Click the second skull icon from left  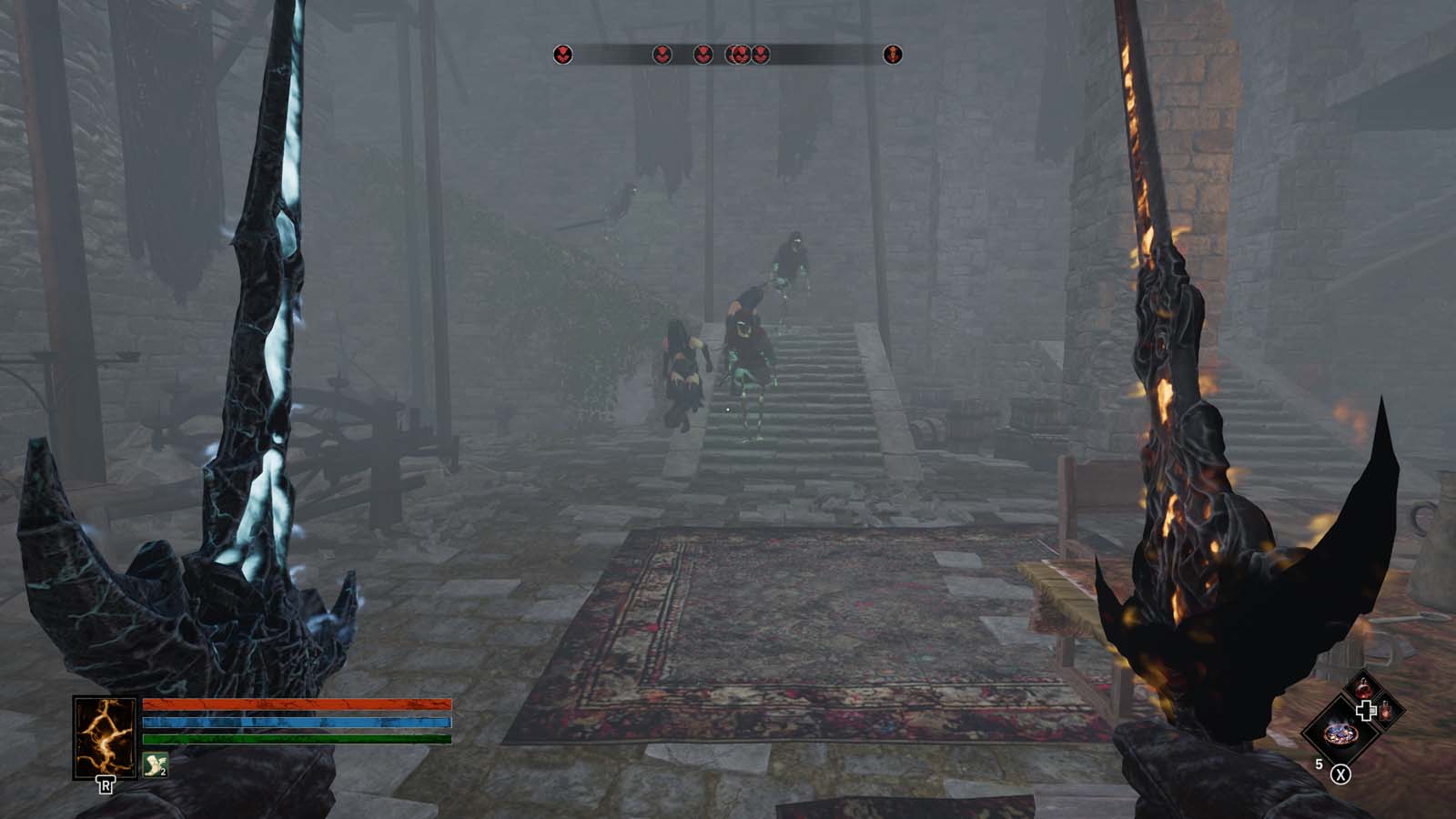pyautogui.click(x=662, y=54)
